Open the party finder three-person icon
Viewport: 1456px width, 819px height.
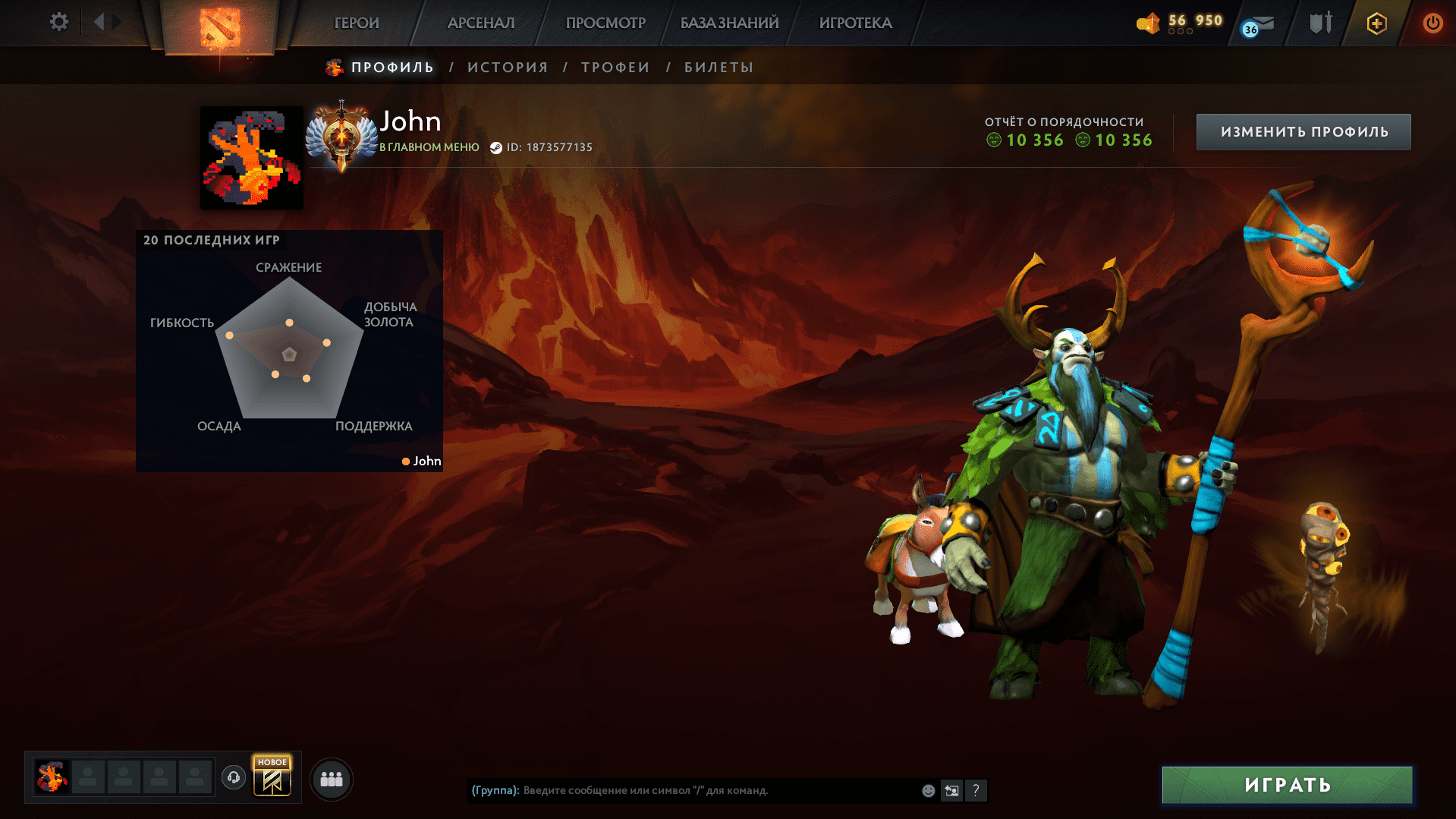(x=331, y=779)
